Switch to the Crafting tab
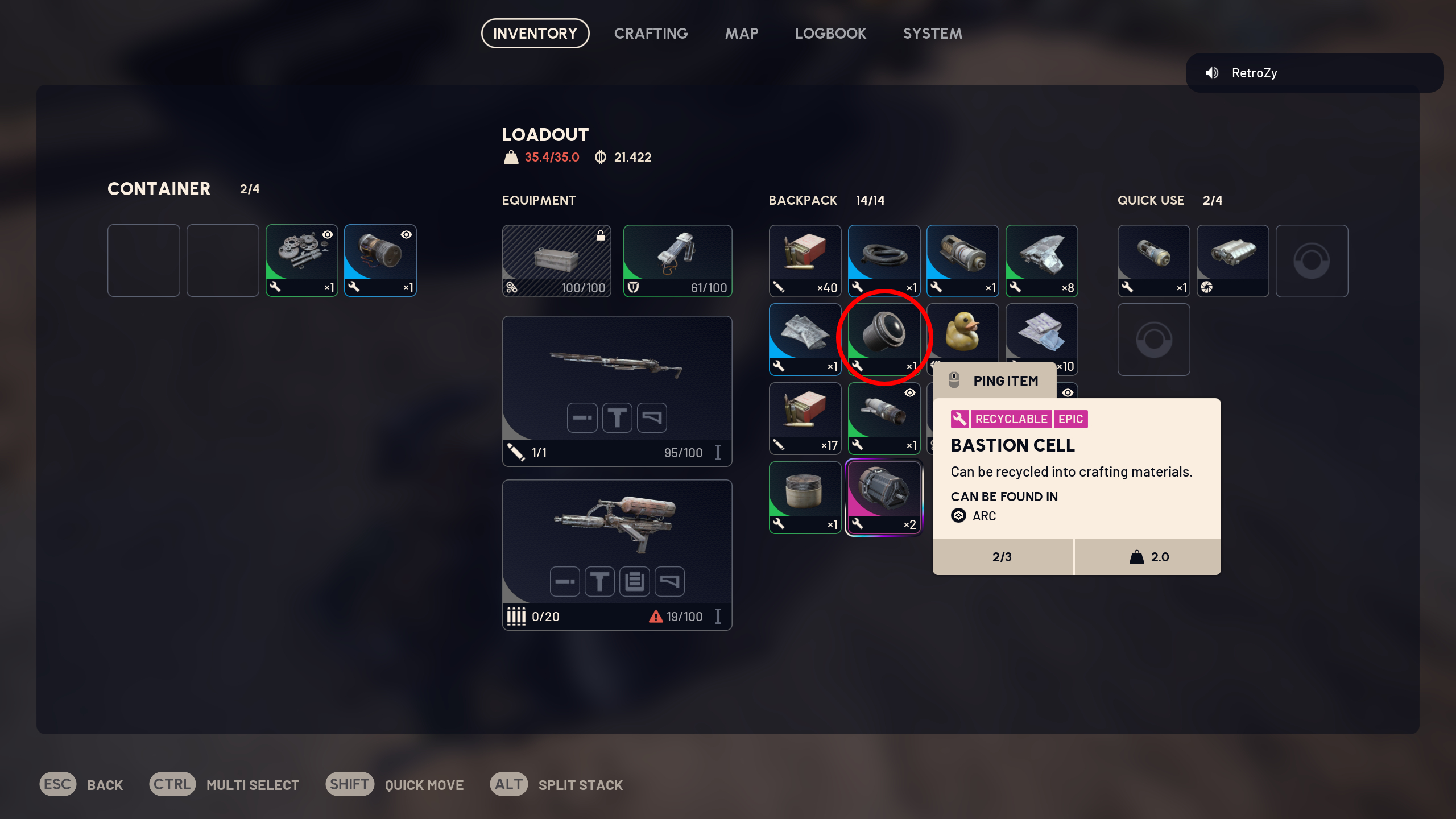The width and height of the screenshot is (1456, 819). pyautogui.click(x=651, y=33)
